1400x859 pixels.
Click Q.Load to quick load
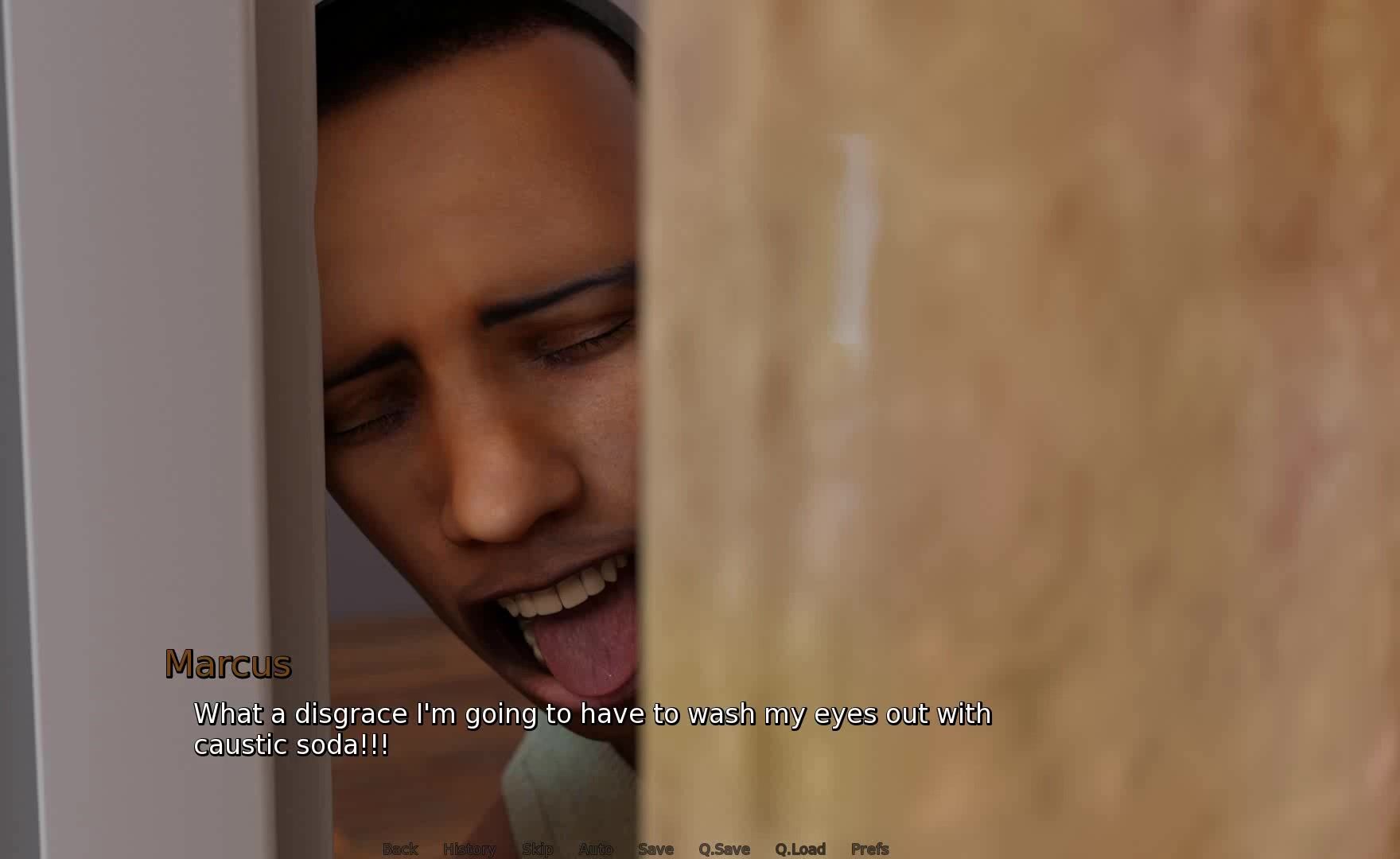click(x=800, y=849)
